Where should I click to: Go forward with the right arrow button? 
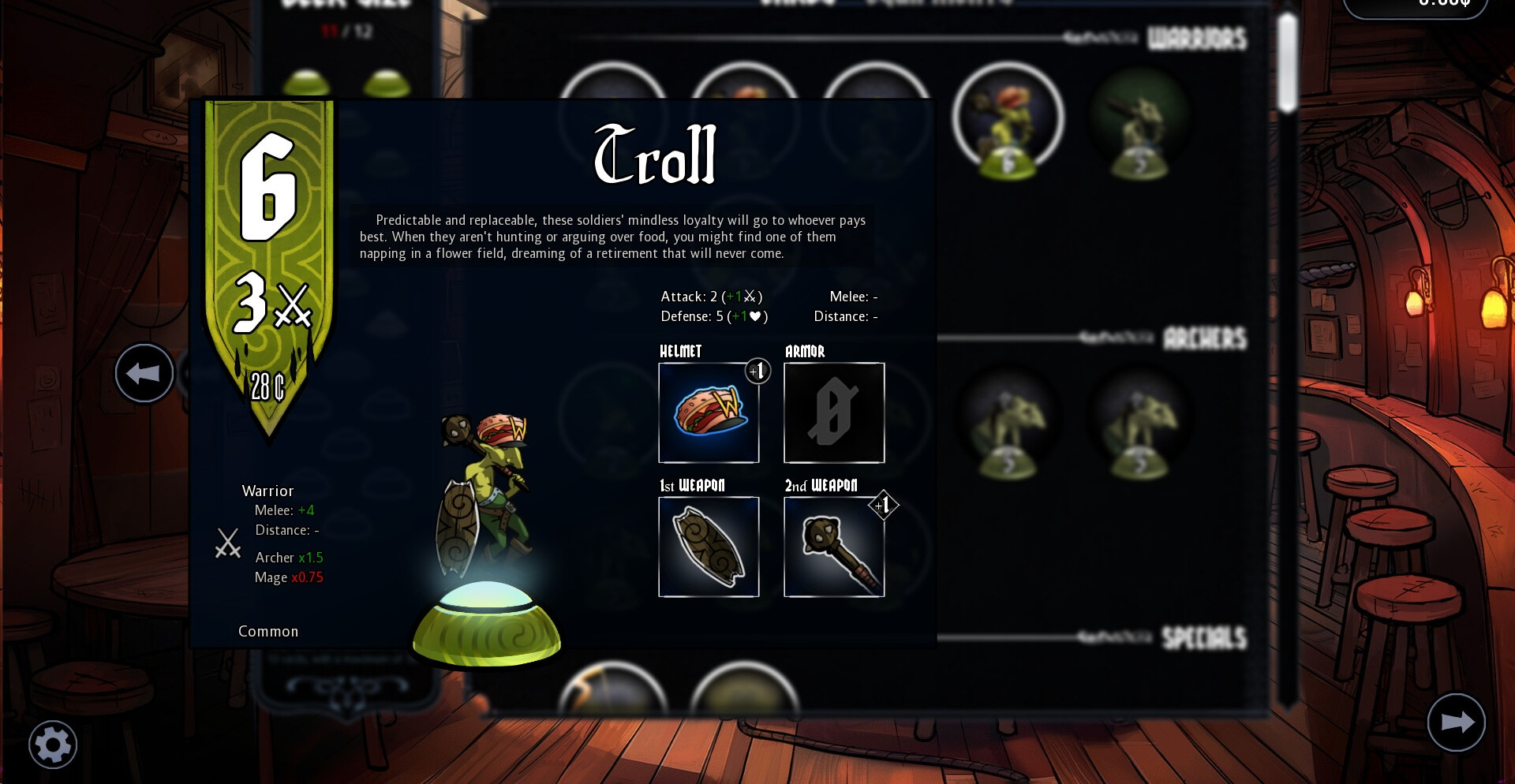[x=1456, y=722]
